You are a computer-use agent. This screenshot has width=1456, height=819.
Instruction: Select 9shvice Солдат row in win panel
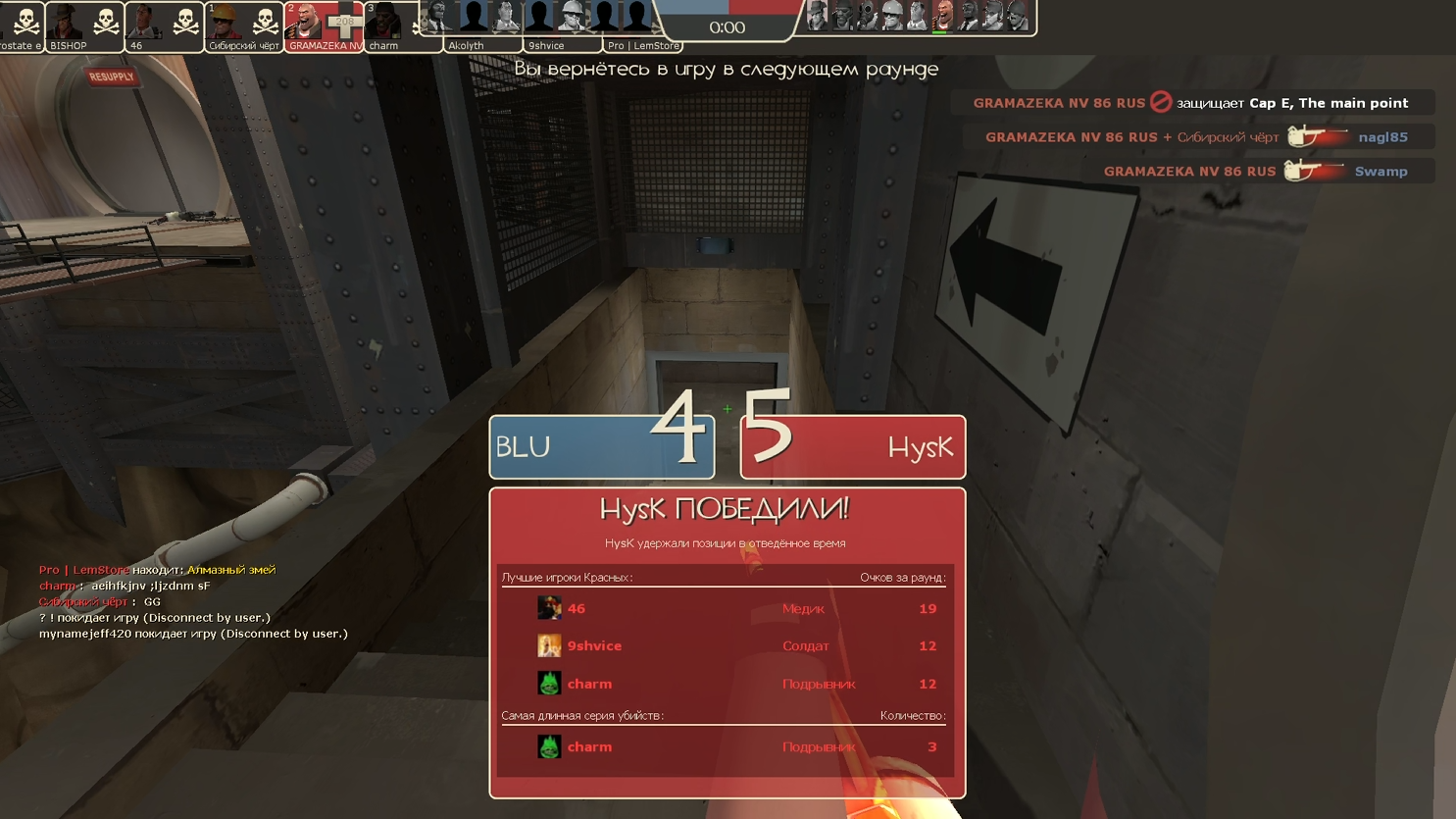pos(726,645)
